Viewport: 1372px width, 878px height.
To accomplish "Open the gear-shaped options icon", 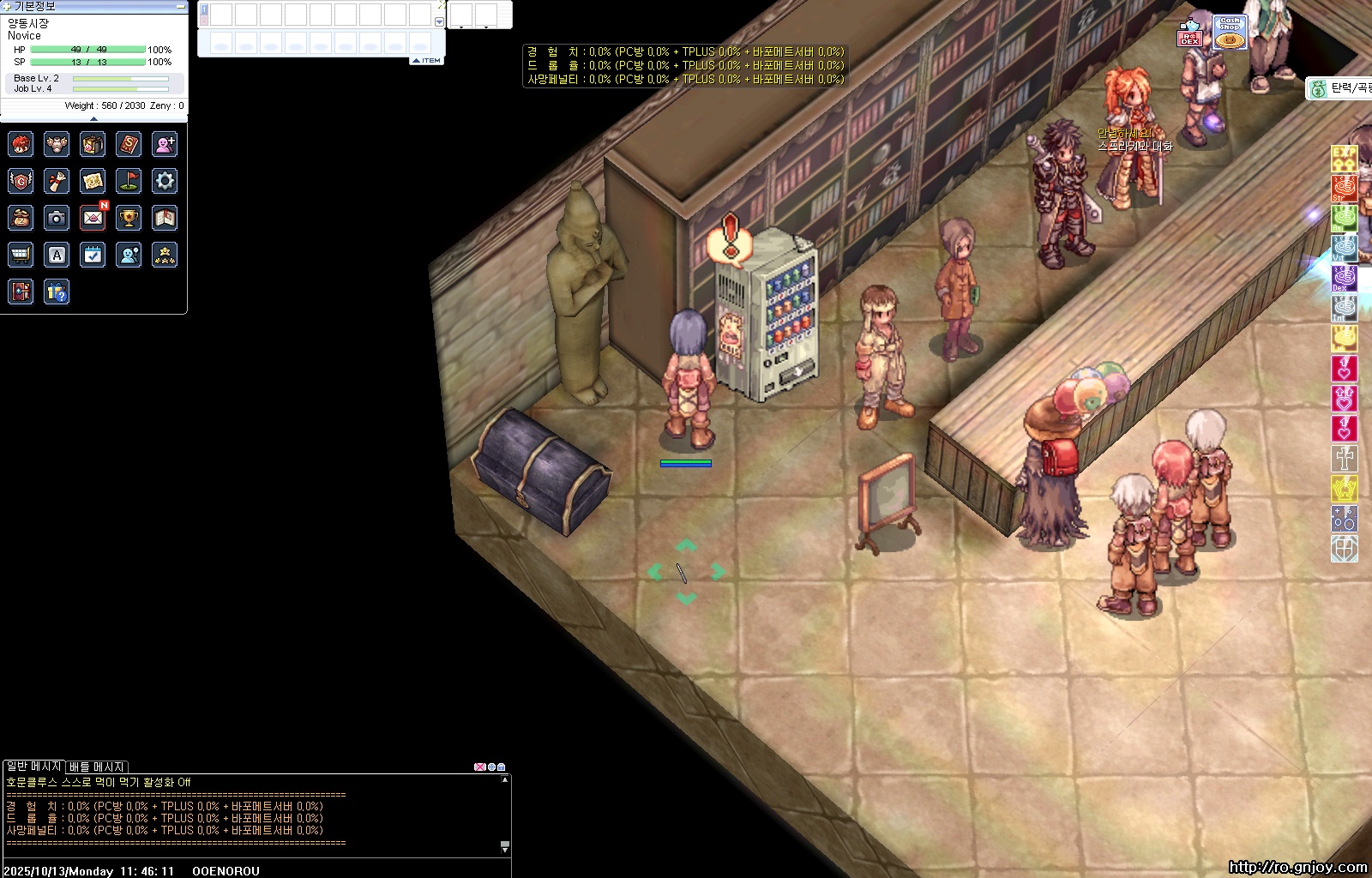I will click(x=165, y=181).
